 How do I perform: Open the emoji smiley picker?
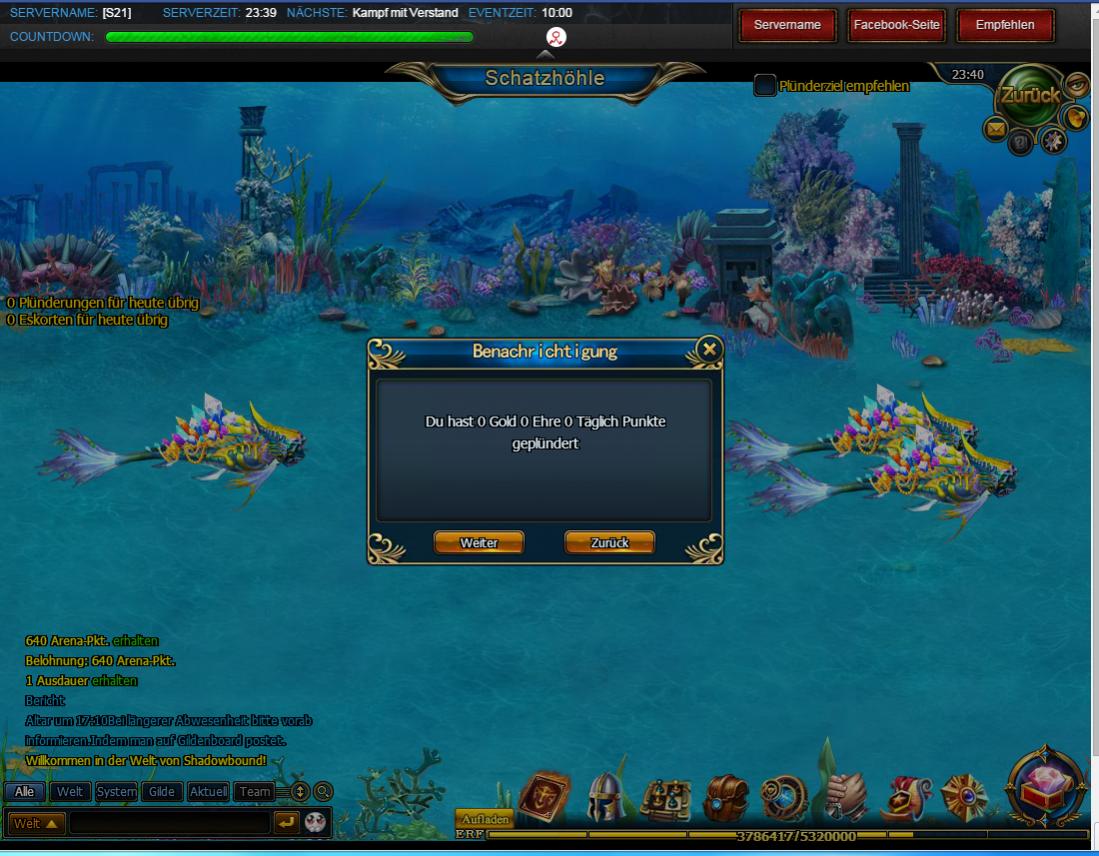(x=316, y=823)
